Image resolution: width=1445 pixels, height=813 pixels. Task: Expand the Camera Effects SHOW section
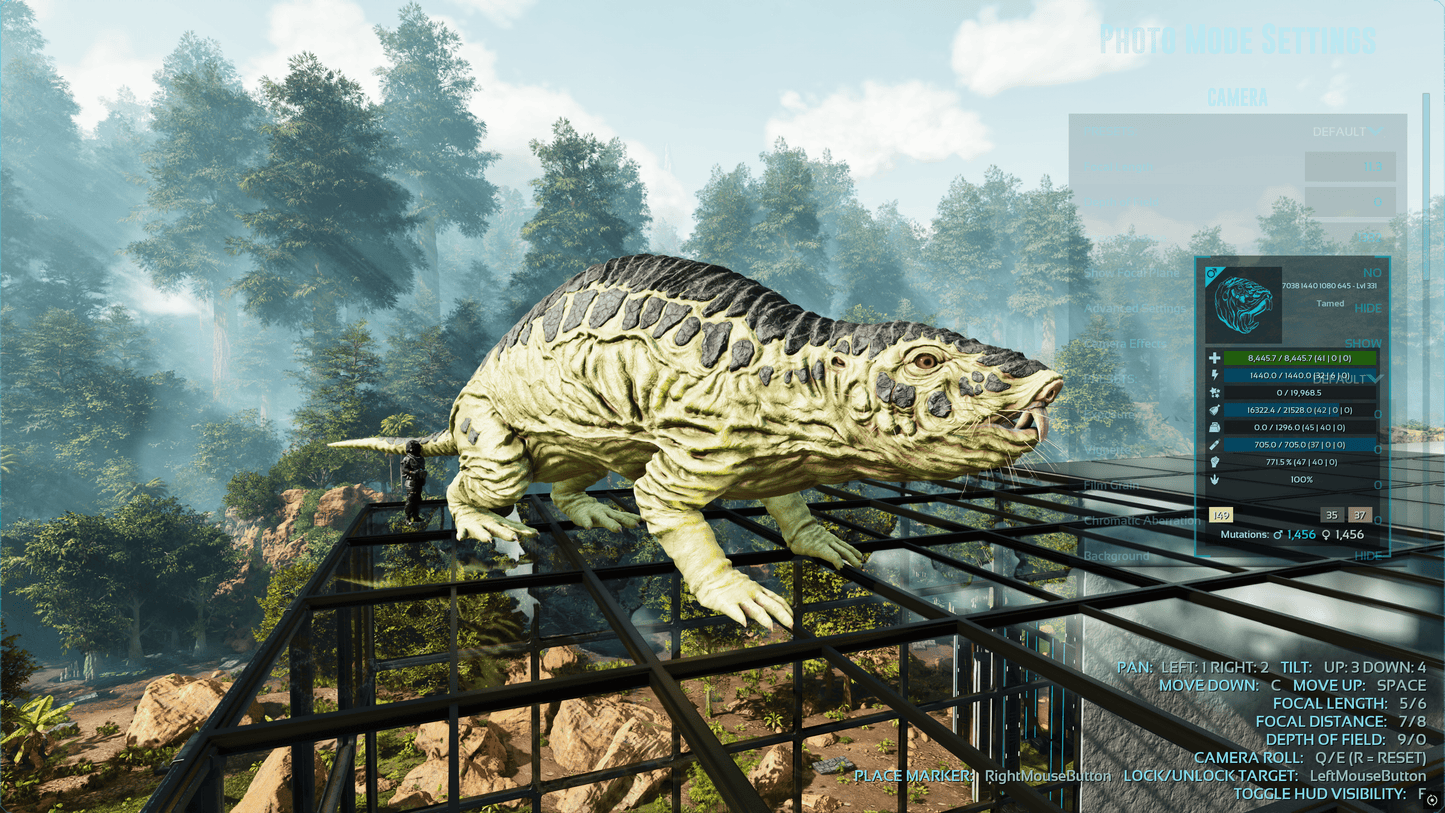1363,342
